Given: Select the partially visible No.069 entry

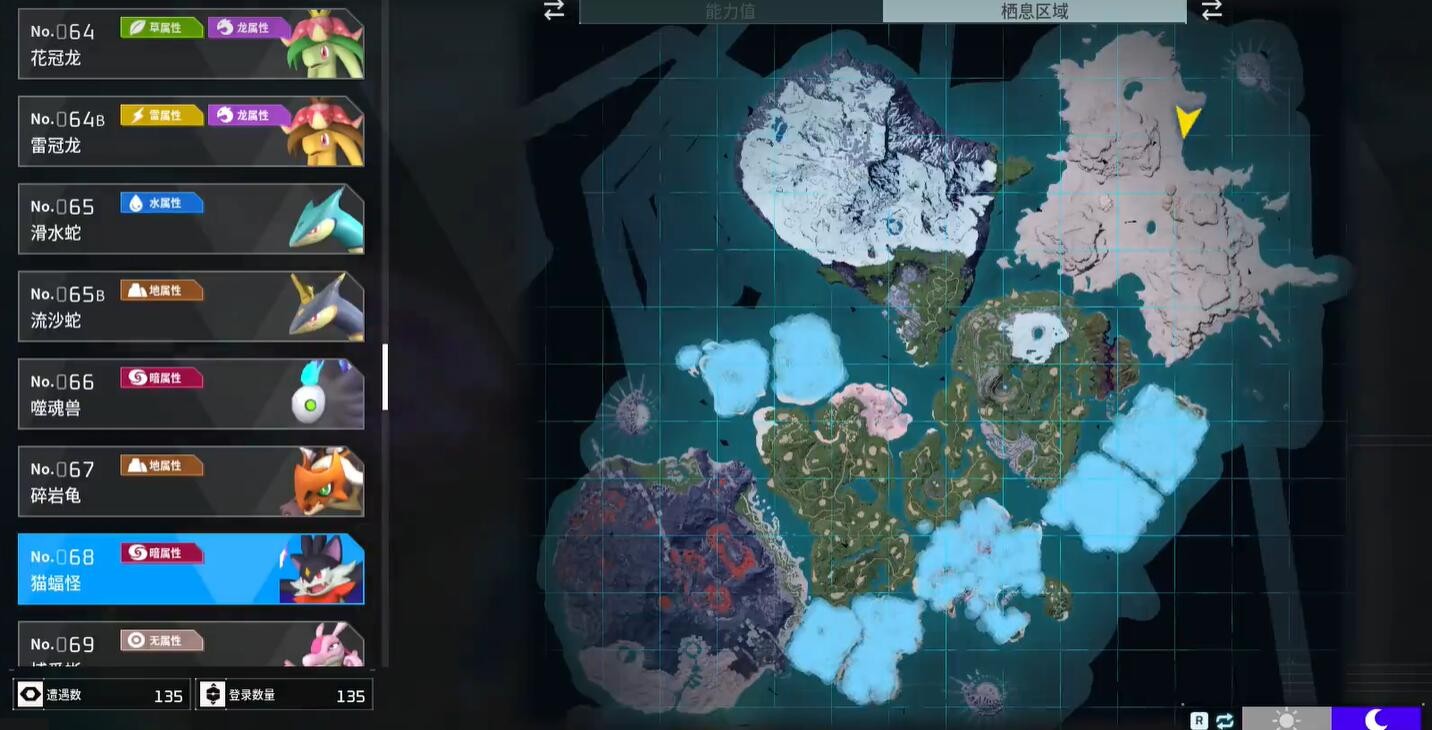Looking at the screenshot, I should point(190,645).
